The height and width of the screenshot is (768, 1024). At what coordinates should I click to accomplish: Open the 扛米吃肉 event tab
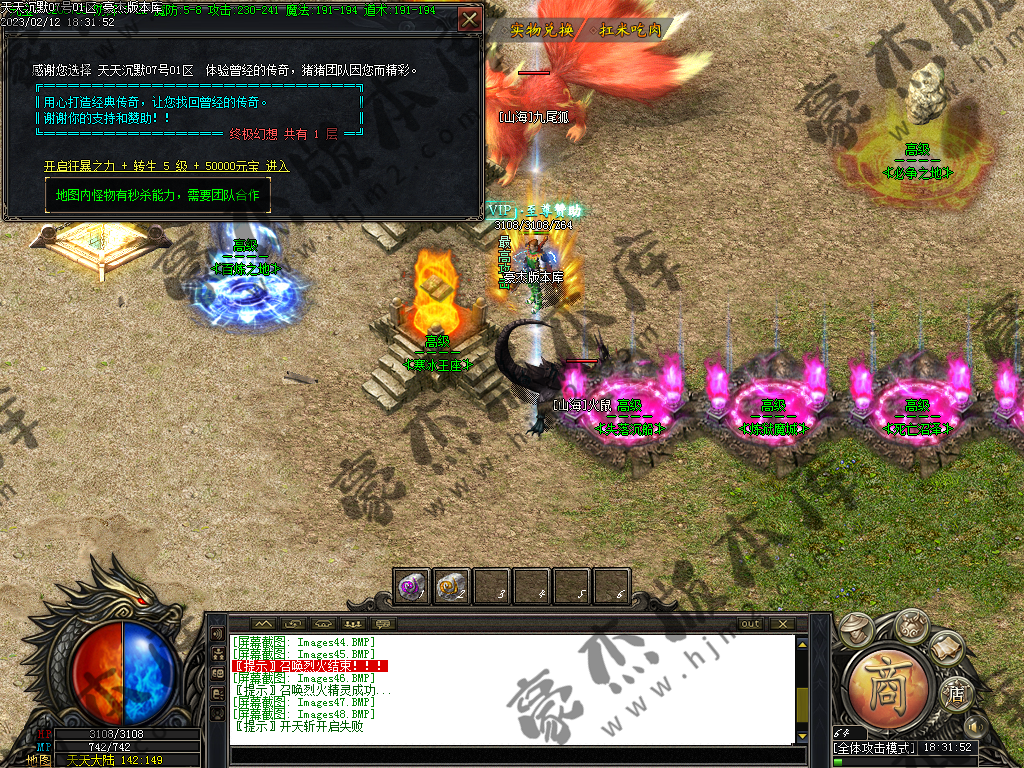(630, 30)
